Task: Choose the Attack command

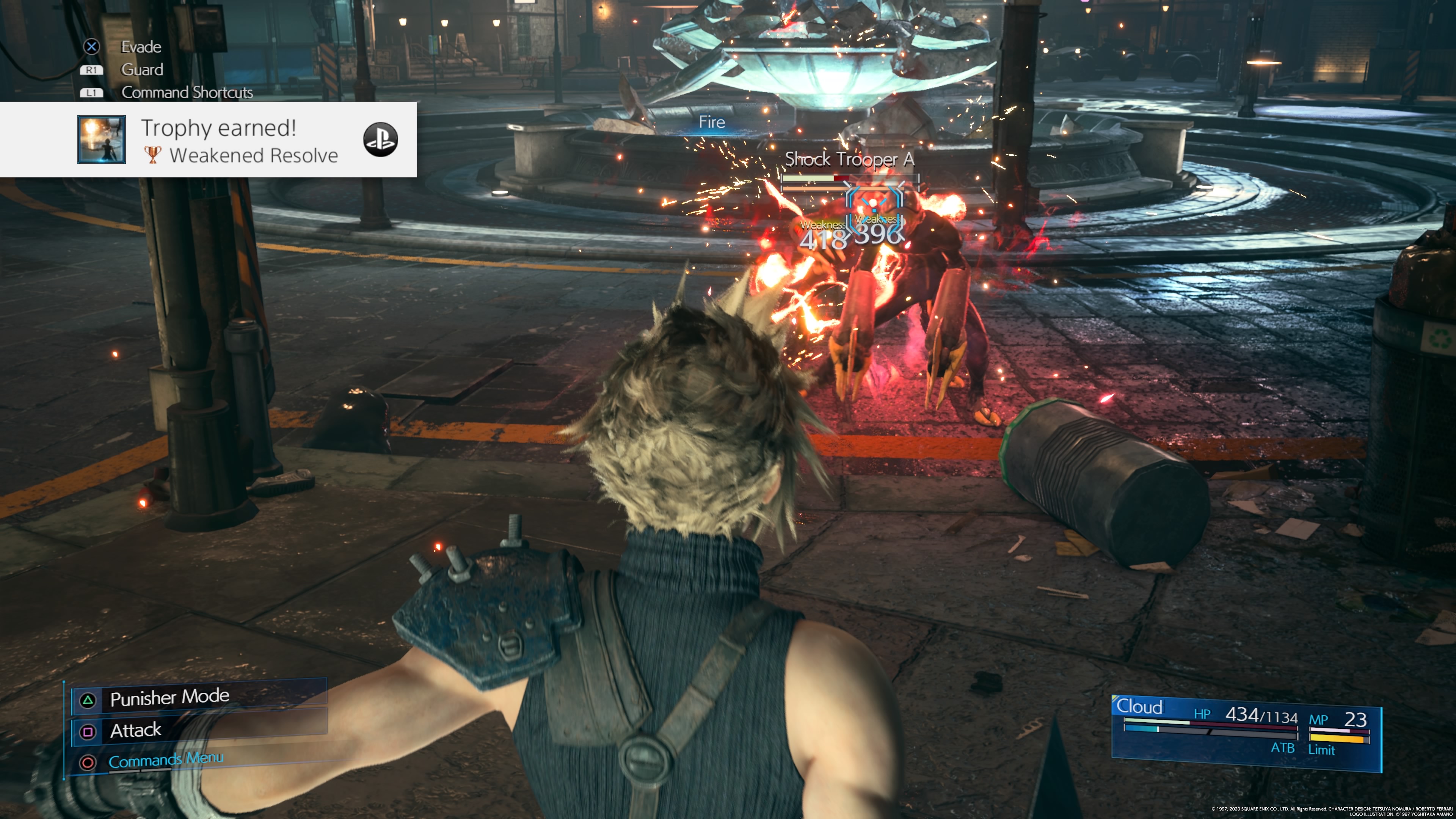Action: pos(136,730)
